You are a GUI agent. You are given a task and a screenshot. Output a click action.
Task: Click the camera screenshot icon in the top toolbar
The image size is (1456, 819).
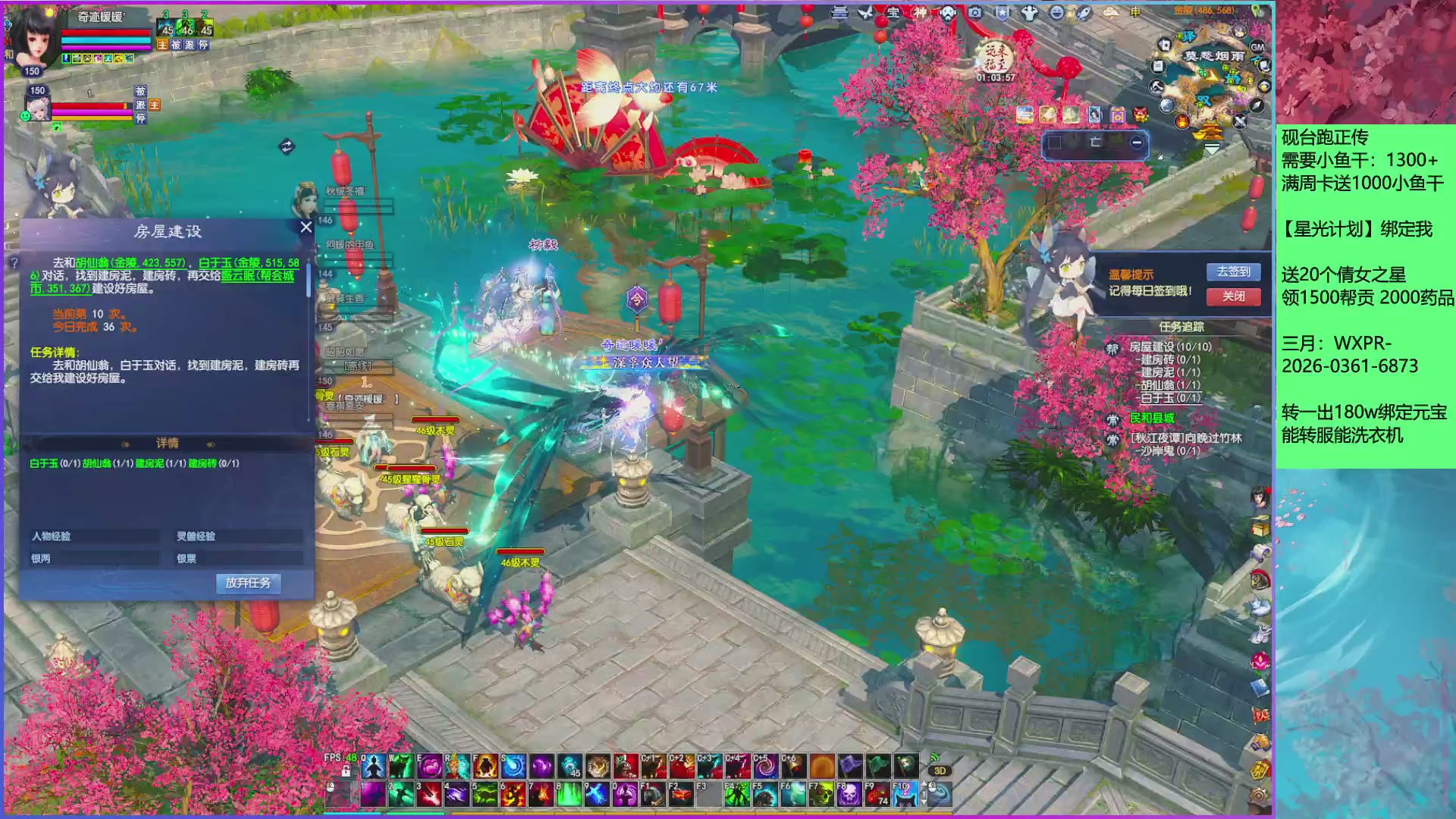pos(975,14)
